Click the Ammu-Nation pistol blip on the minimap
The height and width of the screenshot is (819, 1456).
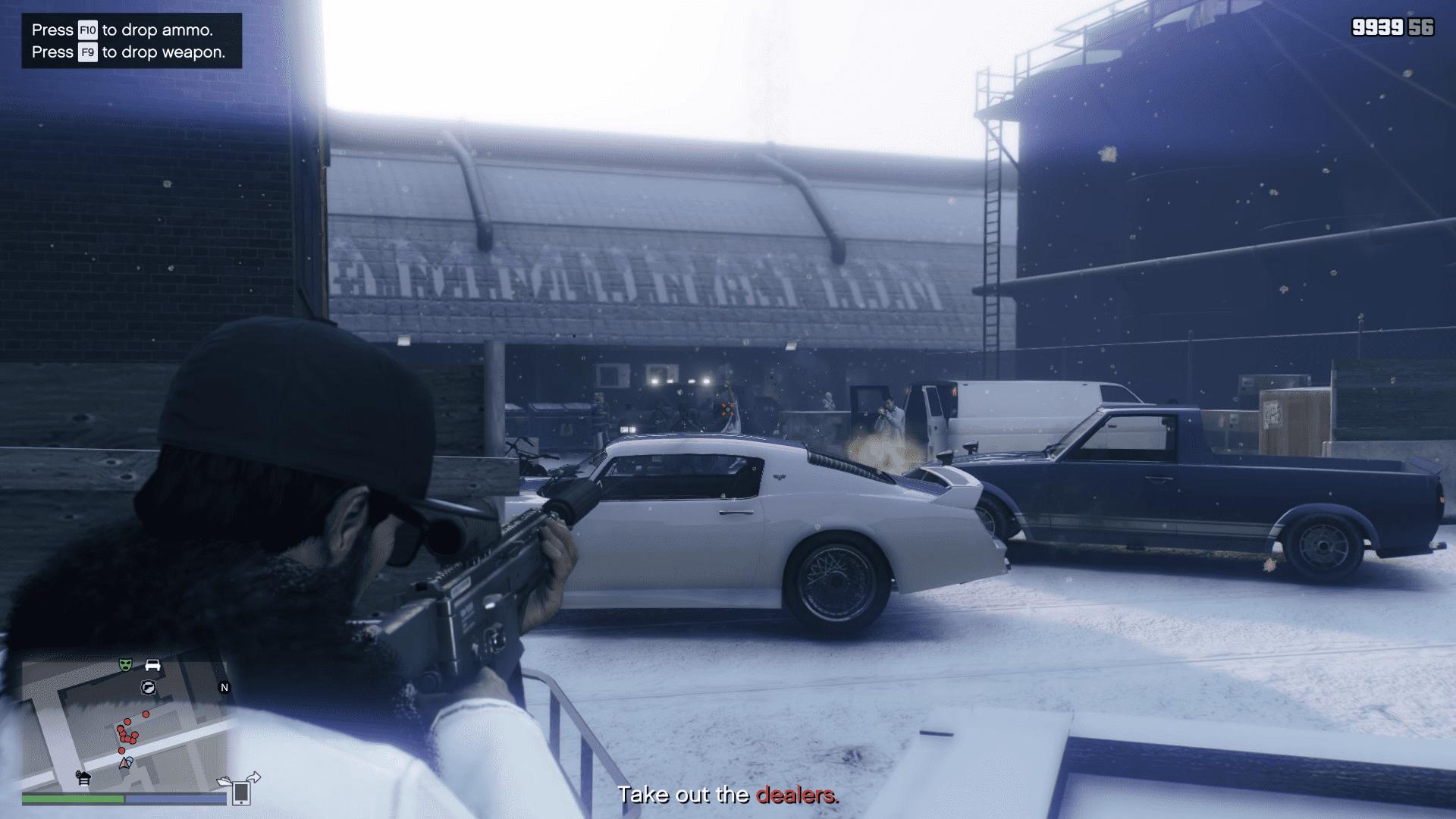tap(148, 688)
